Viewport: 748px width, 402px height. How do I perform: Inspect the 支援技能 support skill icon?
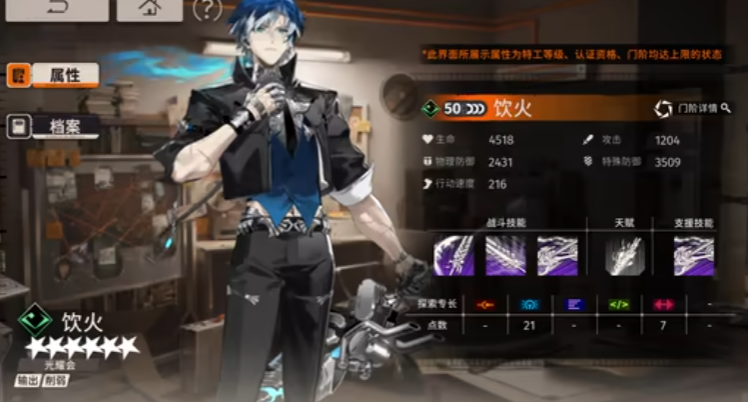(693, 254)
